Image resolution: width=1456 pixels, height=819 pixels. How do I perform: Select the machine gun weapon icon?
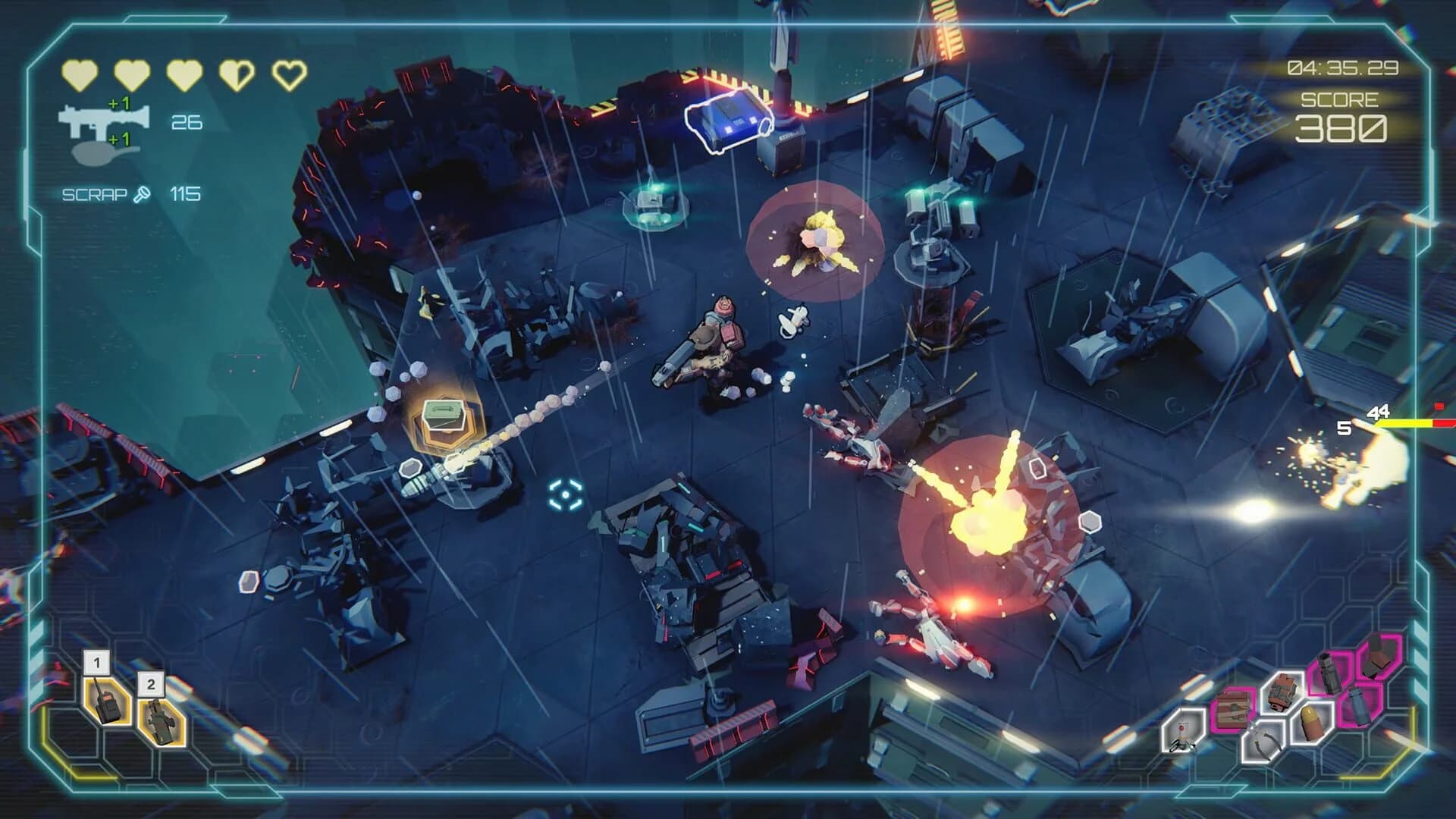point(102,118)
